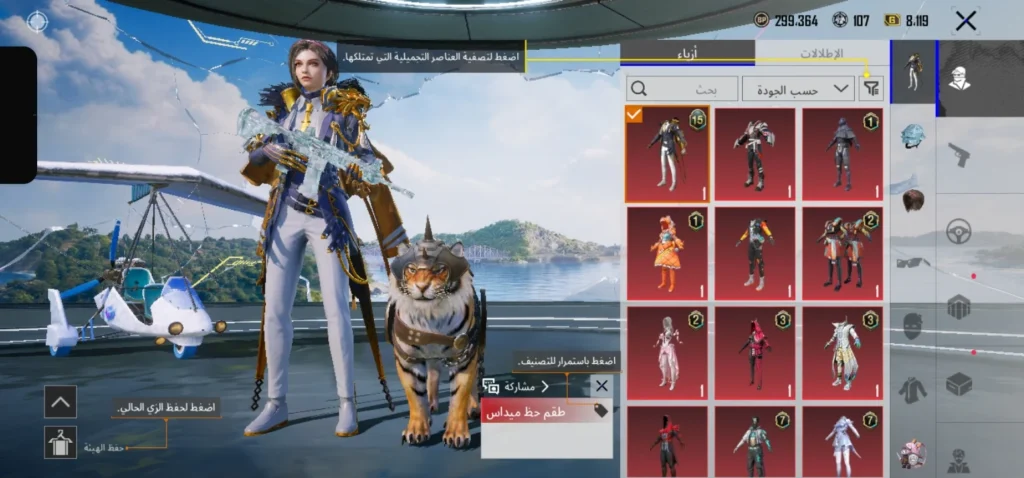Image resolution: width=1024 pixels, height=478 pixels.
Task: Open the helmet category
Action: click(x=912, y=134)
